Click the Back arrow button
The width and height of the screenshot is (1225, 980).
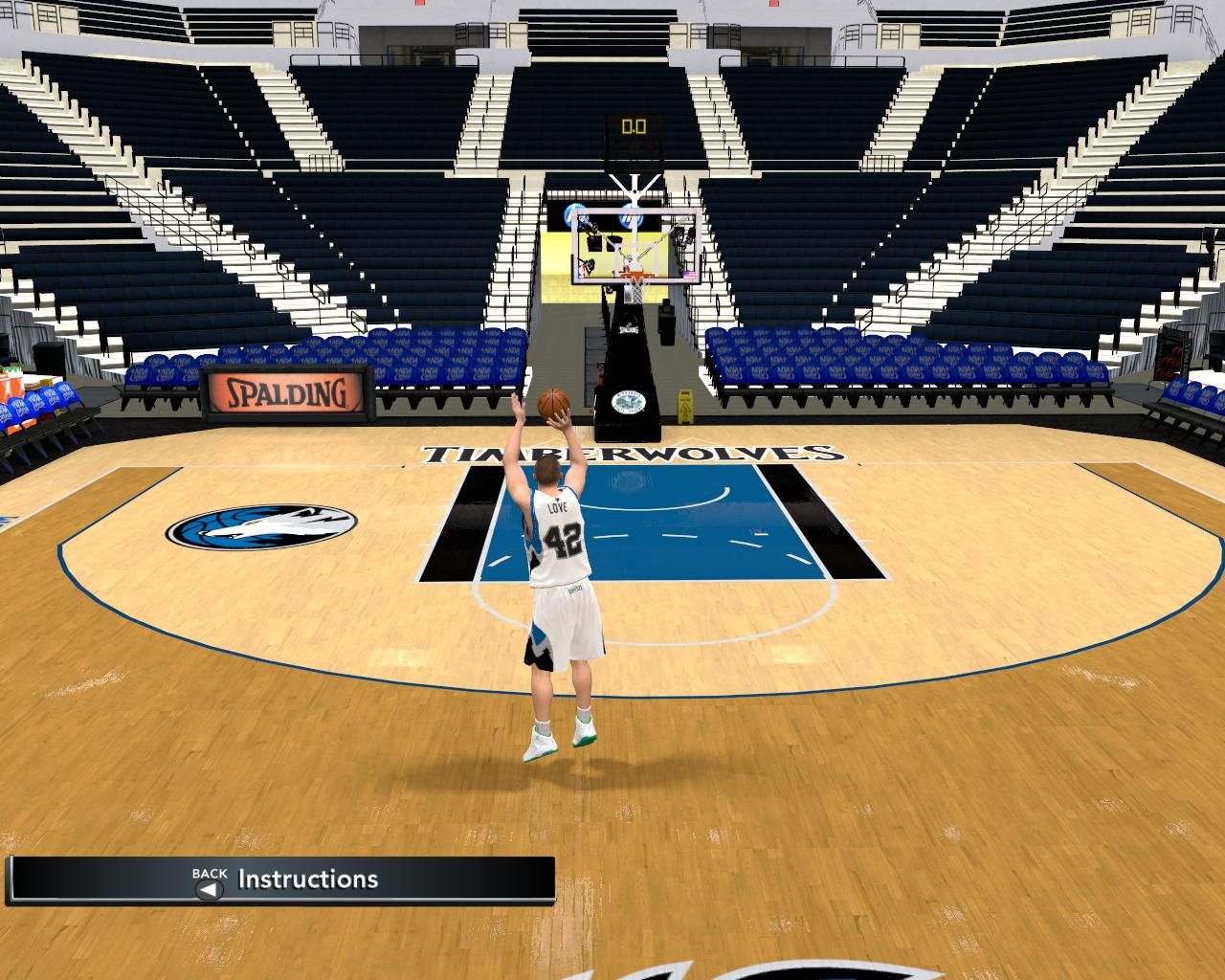click(x=209, y=888)
